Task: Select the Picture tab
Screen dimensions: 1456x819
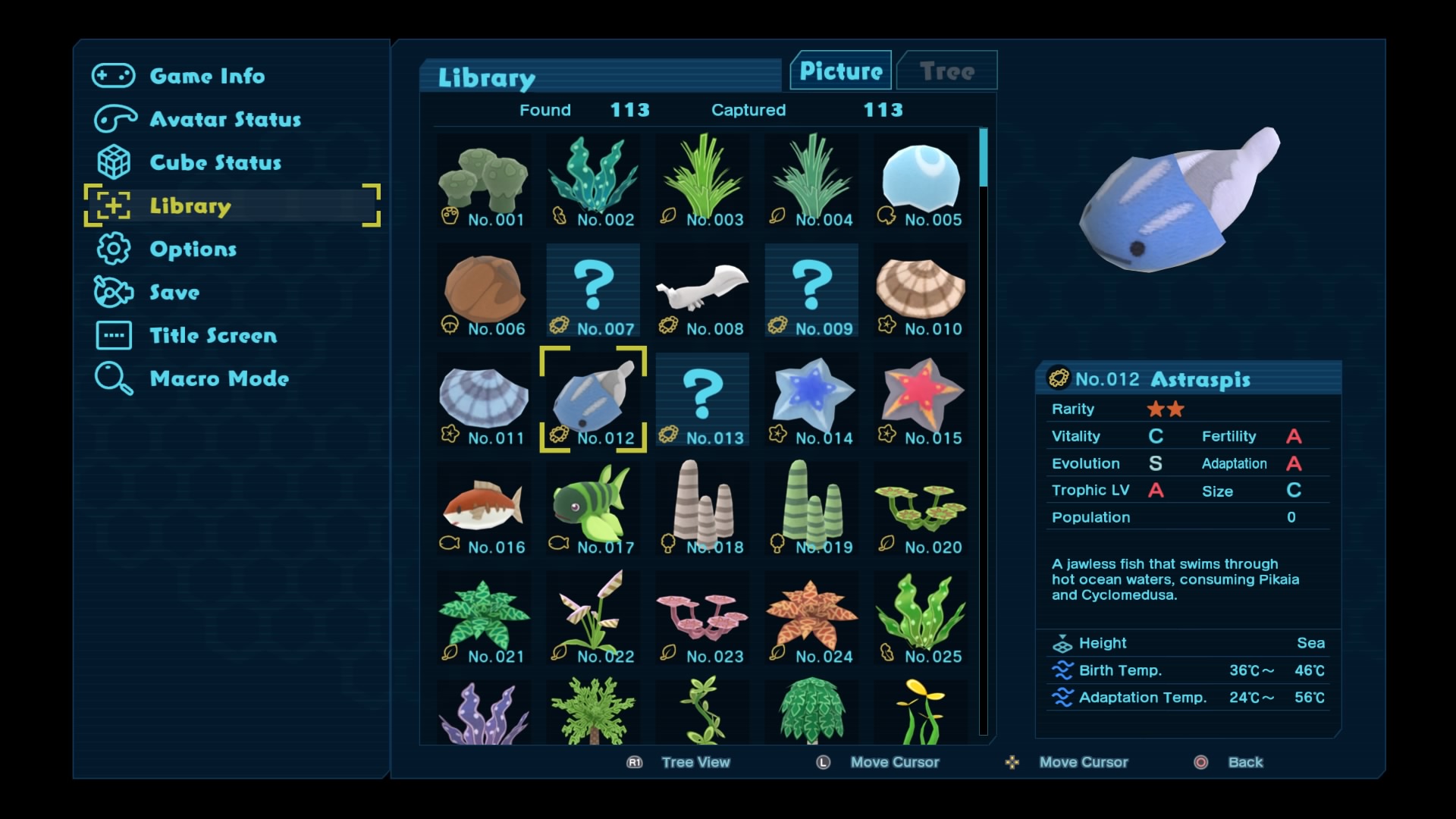Action: click(840, 71)
